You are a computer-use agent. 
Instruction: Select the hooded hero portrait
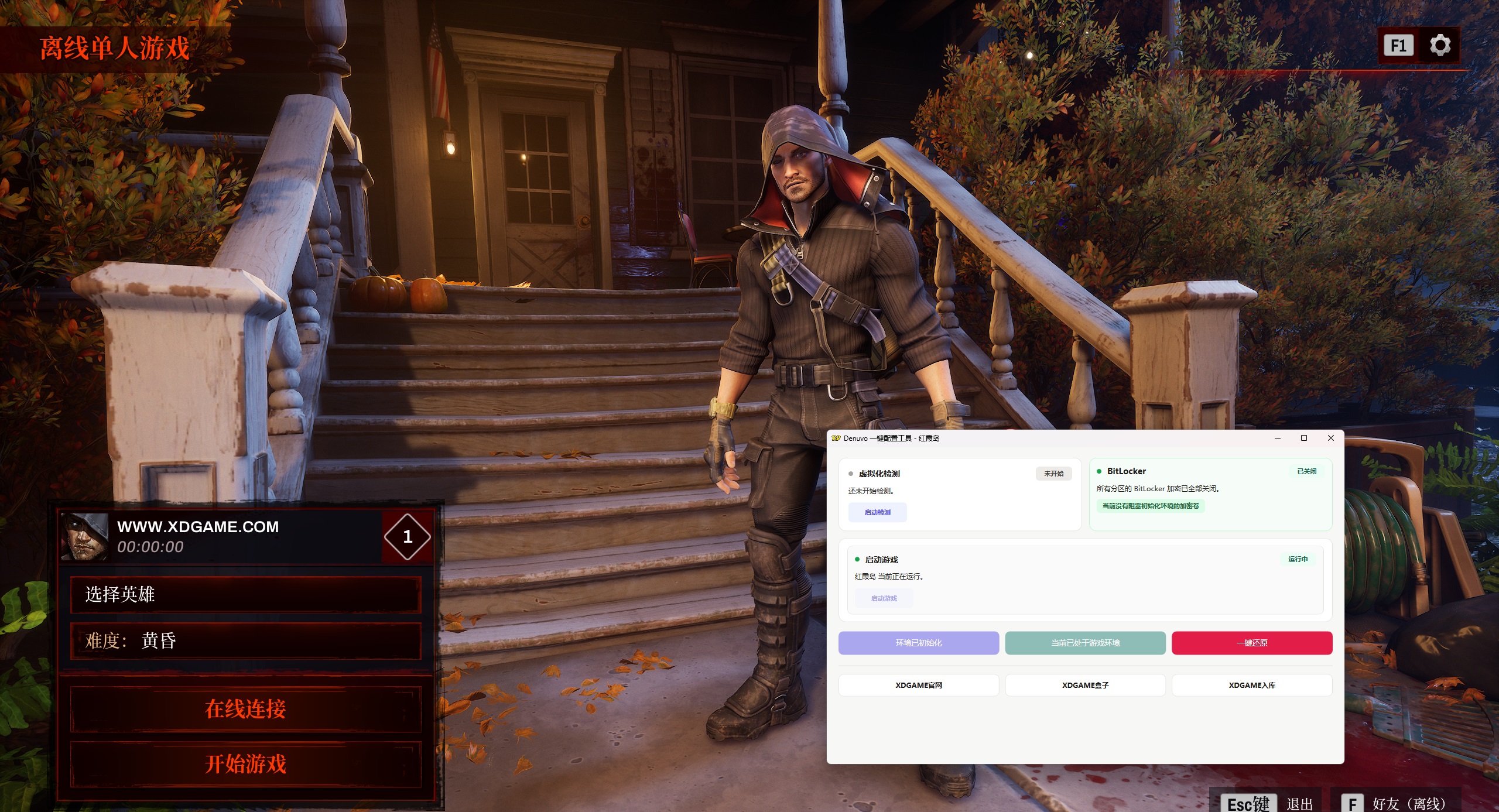tap(85, 537)
